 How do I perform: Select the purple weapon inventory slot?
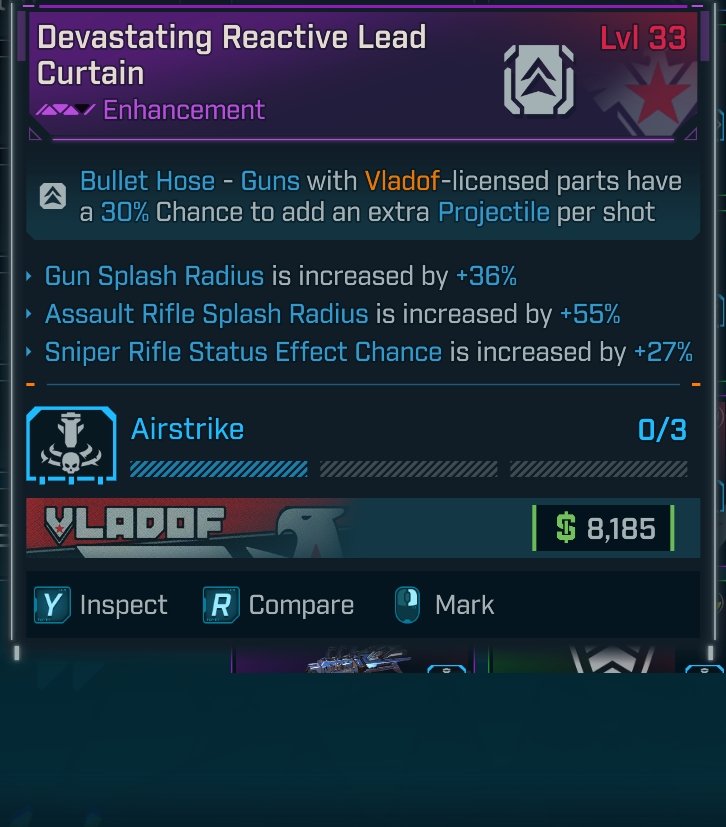(353, 660)
